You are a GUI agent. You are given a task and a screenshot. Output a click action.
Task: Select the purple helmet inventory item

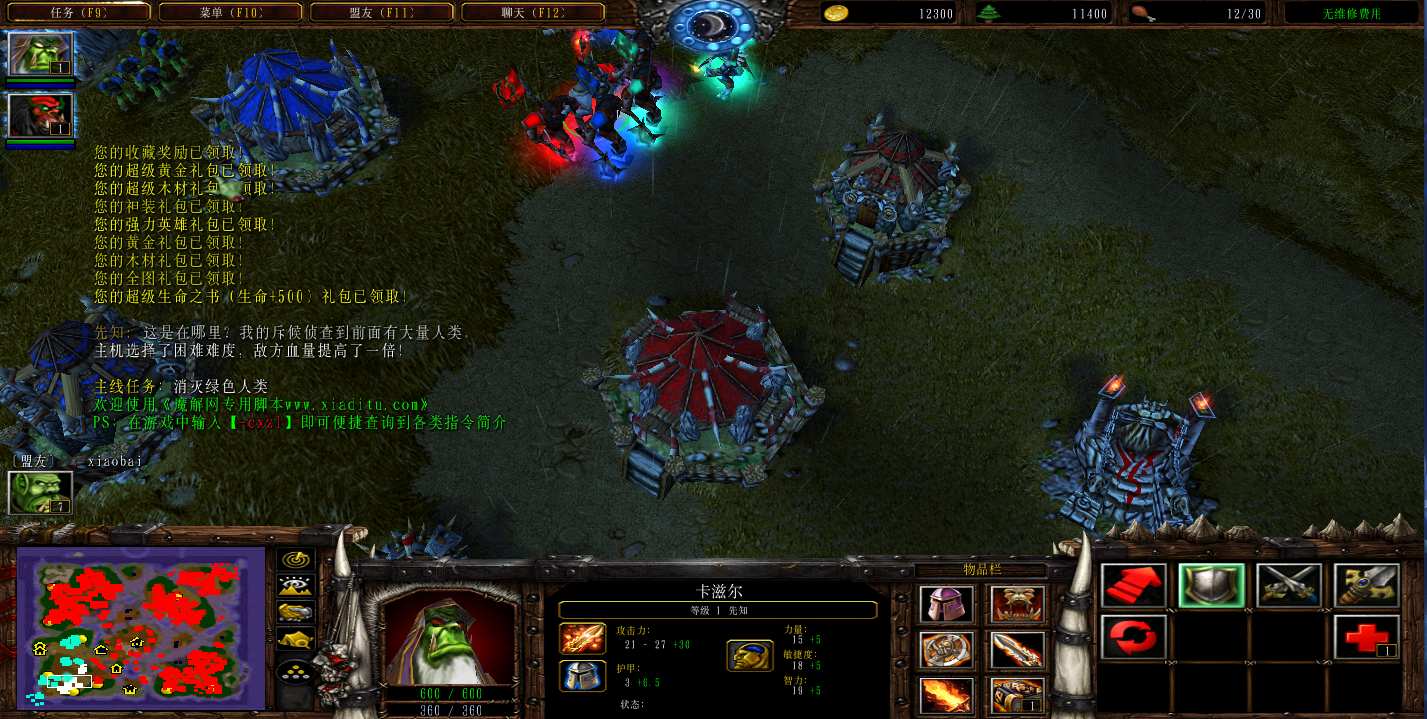point(945,606)
